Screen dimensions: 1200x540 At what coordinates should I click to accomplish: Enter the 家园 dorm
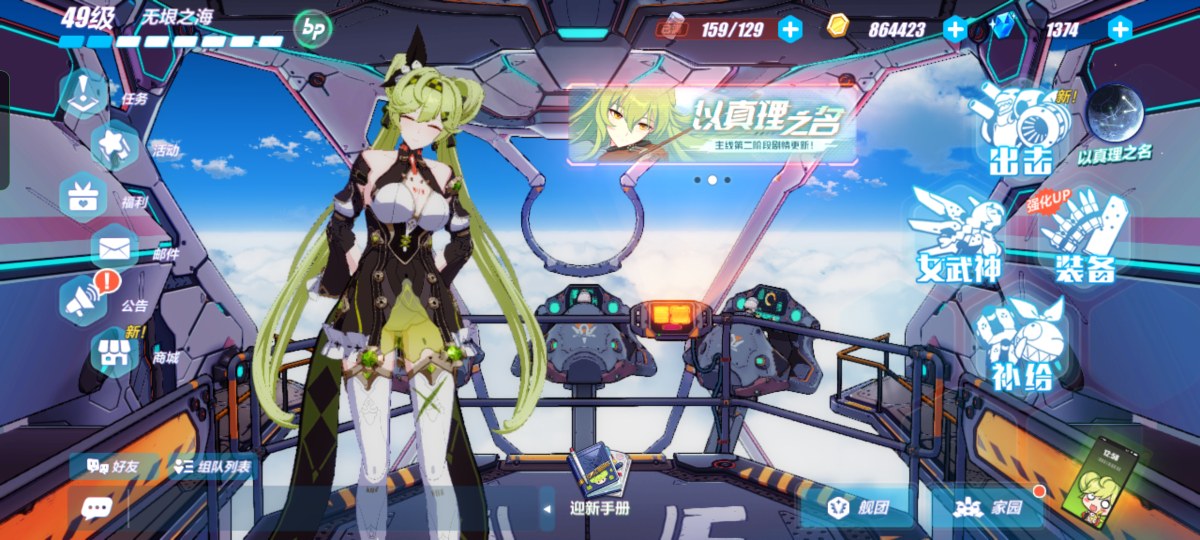click(988, 508)
